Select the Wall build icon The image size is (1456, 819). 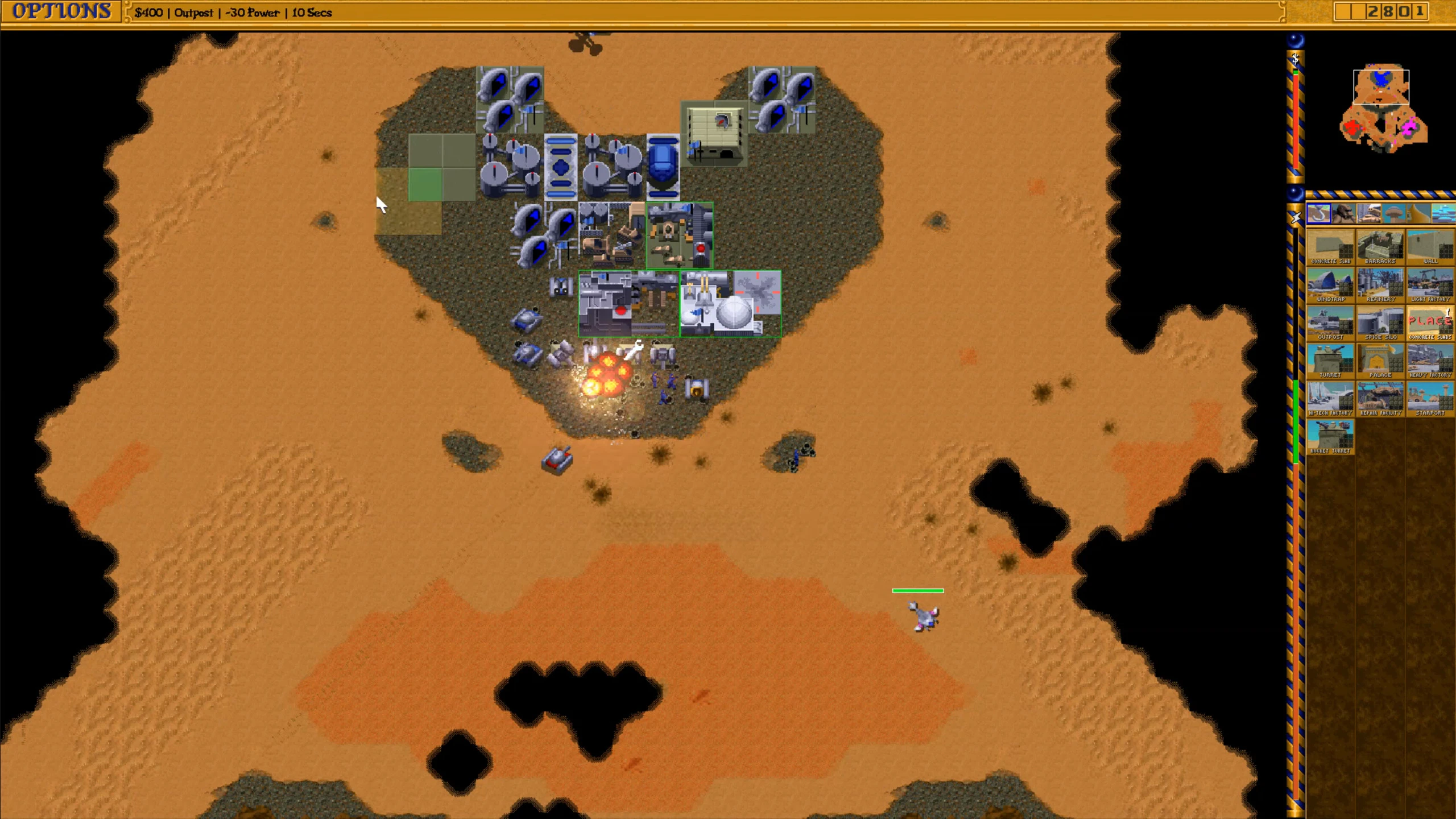tap(1430, 247)
